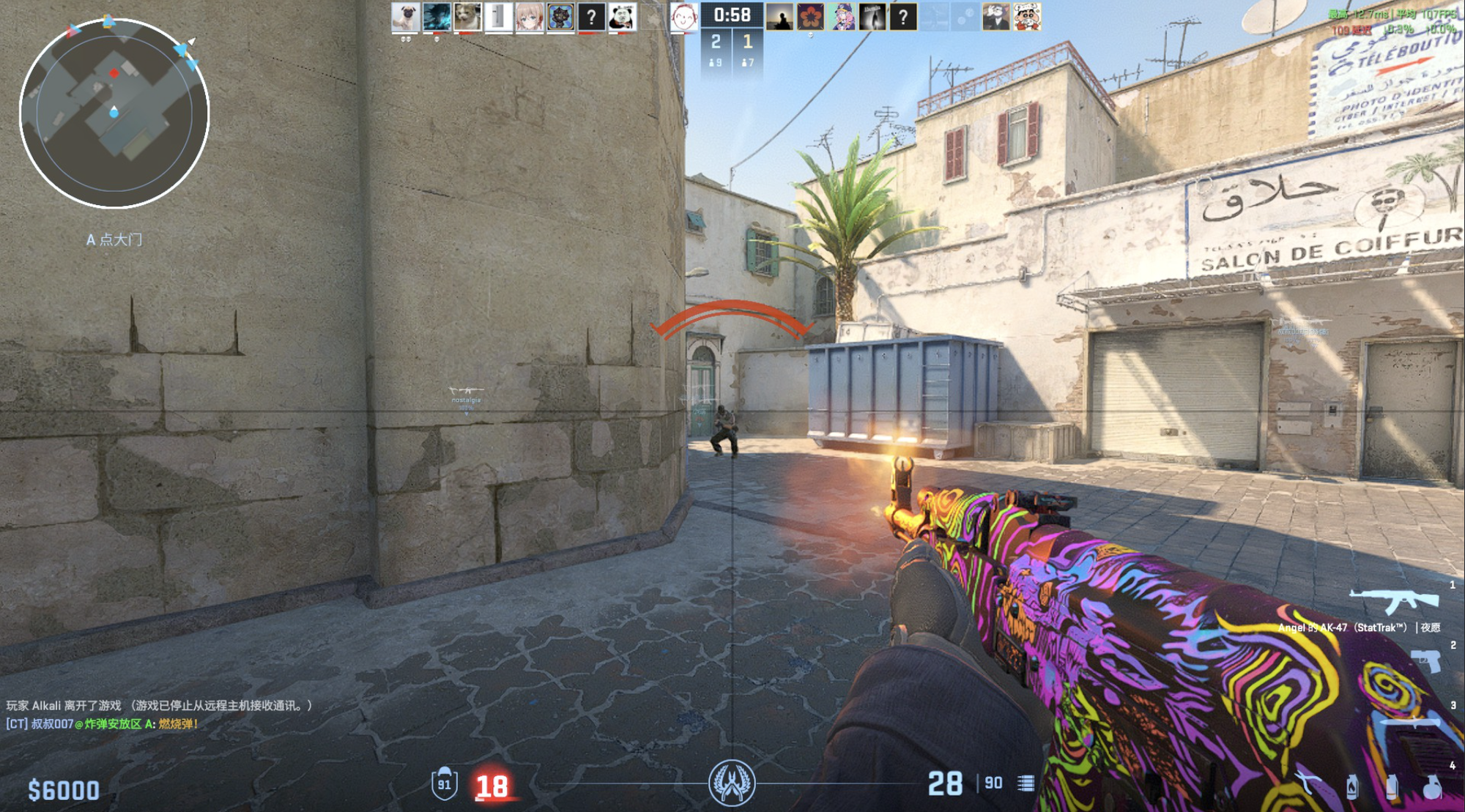The width and height of the screenshot is (1465, 812).
Task: Click the defuse kit pliers icon
Action: click(1309, 785)
